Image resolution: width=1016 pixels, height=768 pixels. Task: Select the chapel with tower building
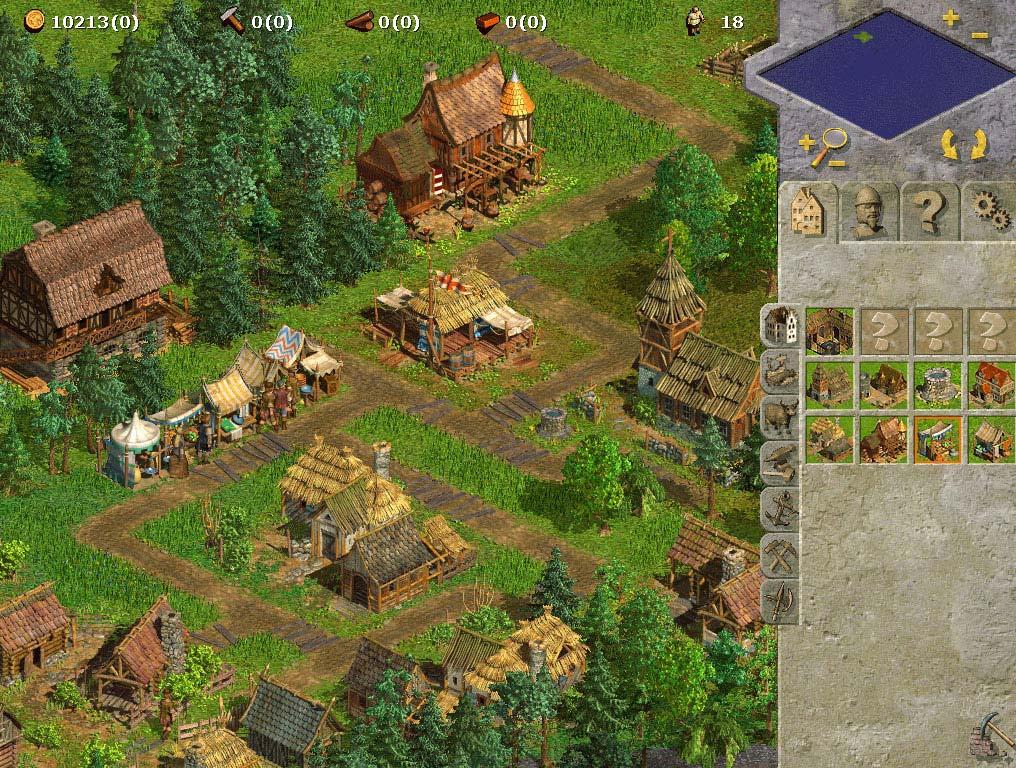[829, 384]
